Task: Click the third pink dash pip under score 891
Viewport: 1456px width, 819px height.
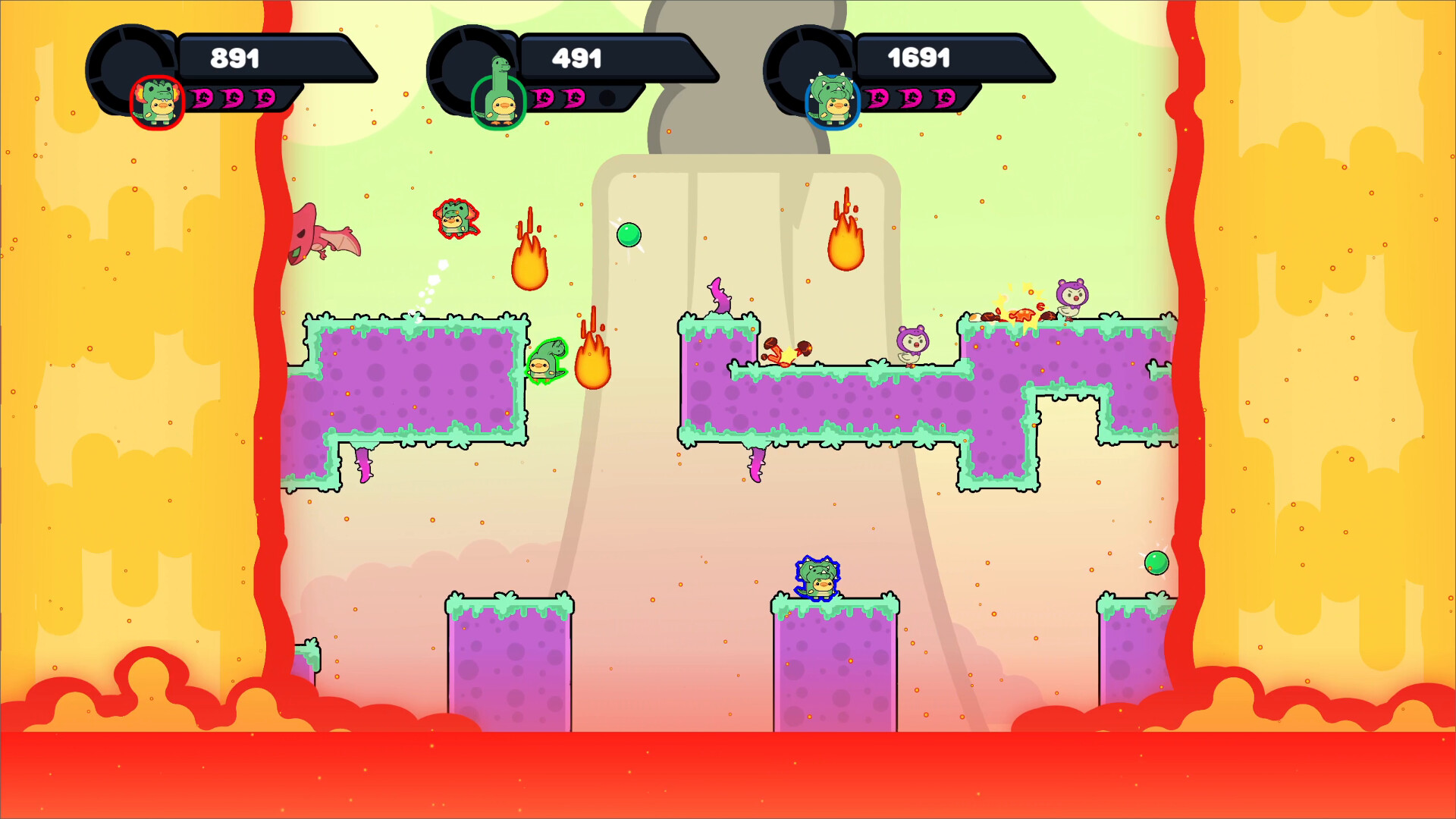Action: 265,97
